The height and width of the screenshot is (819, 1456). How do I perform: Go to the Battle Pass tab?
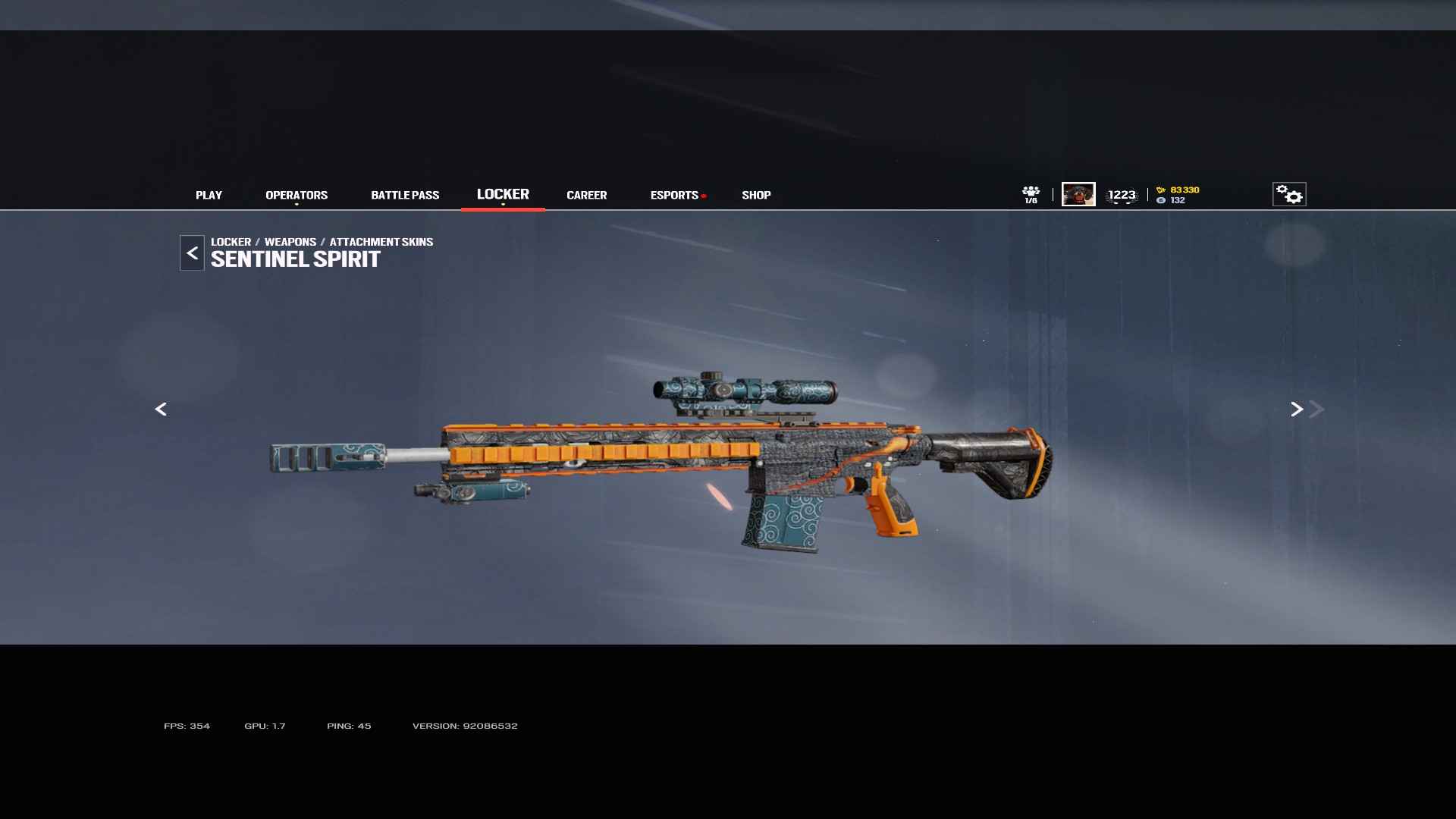click(405, 195)
